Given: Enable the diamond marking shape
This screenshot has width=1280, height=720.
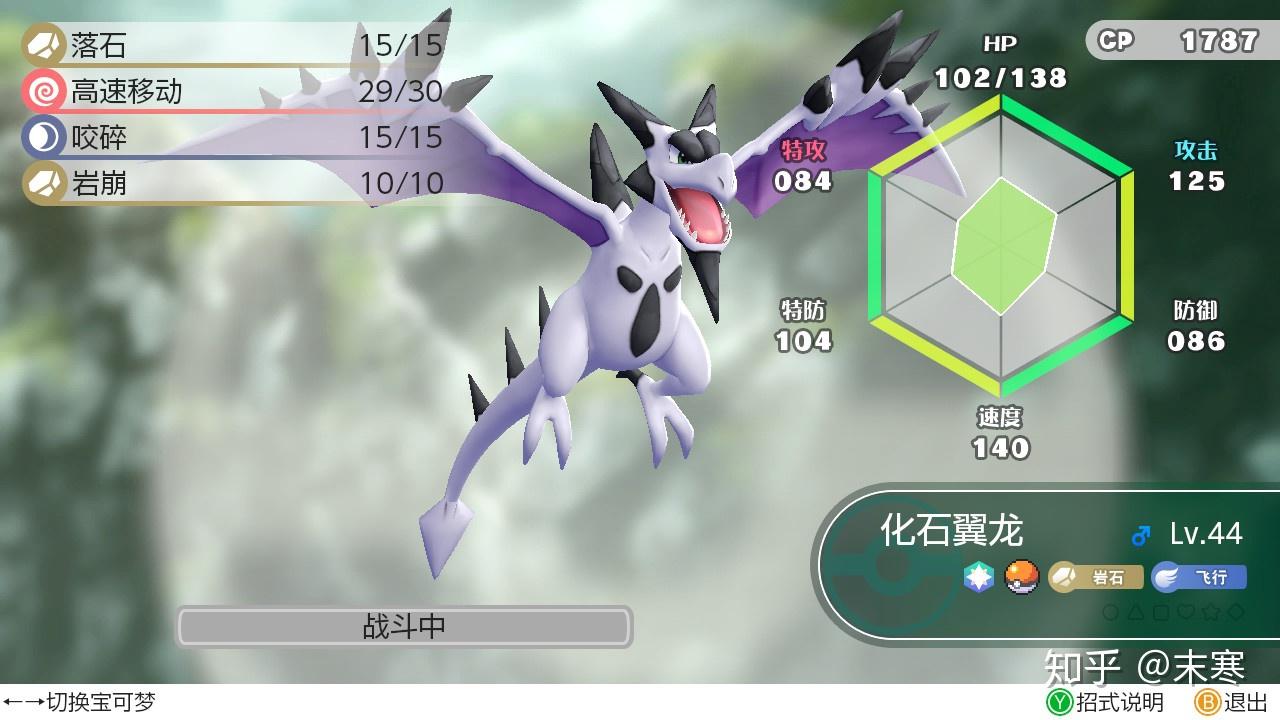Looking at the screenshot, I should pyautogui.click(x=1236, y=612).
